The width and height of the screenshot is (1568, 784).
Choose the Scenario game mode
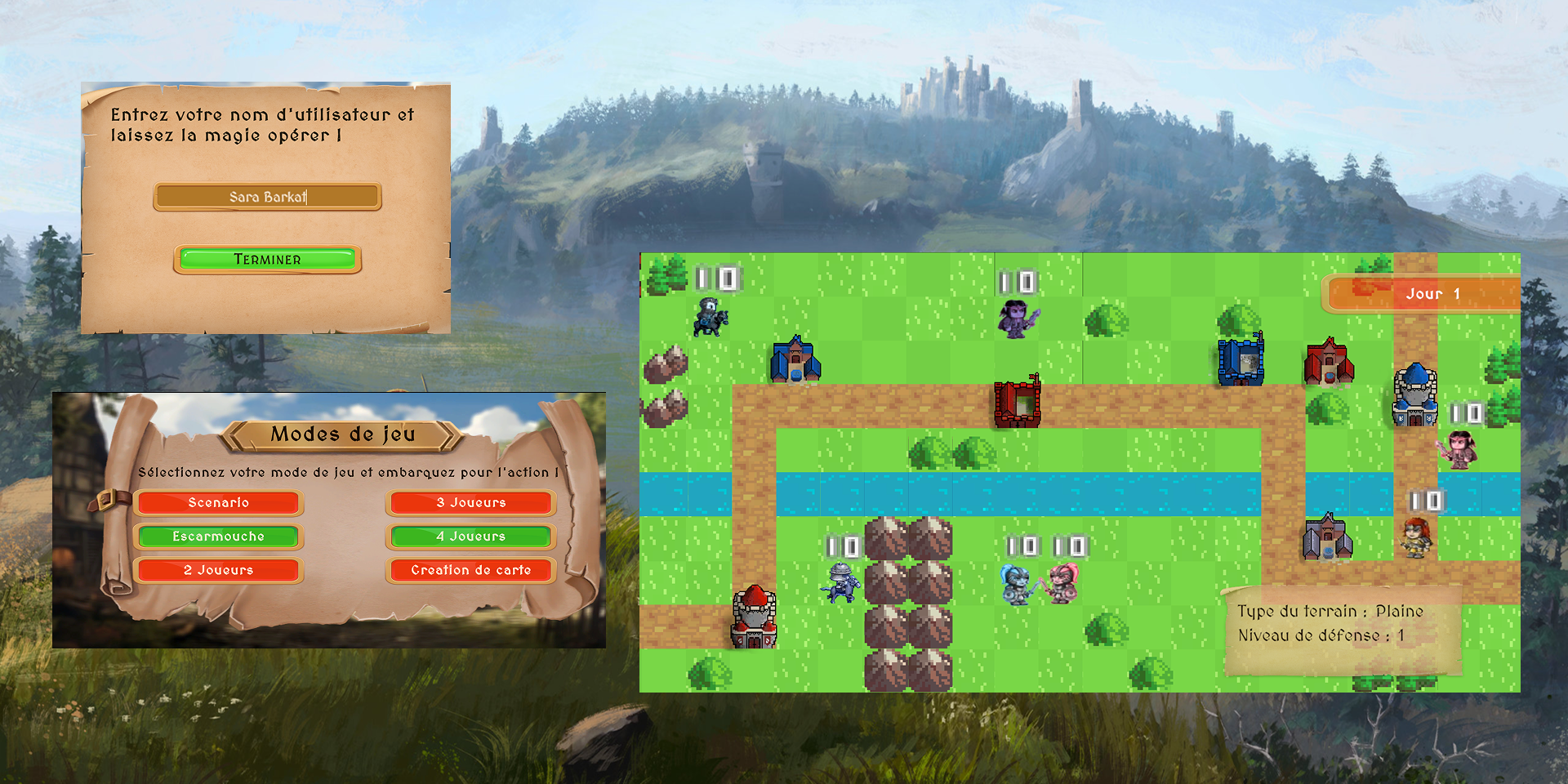click(218, 502)
